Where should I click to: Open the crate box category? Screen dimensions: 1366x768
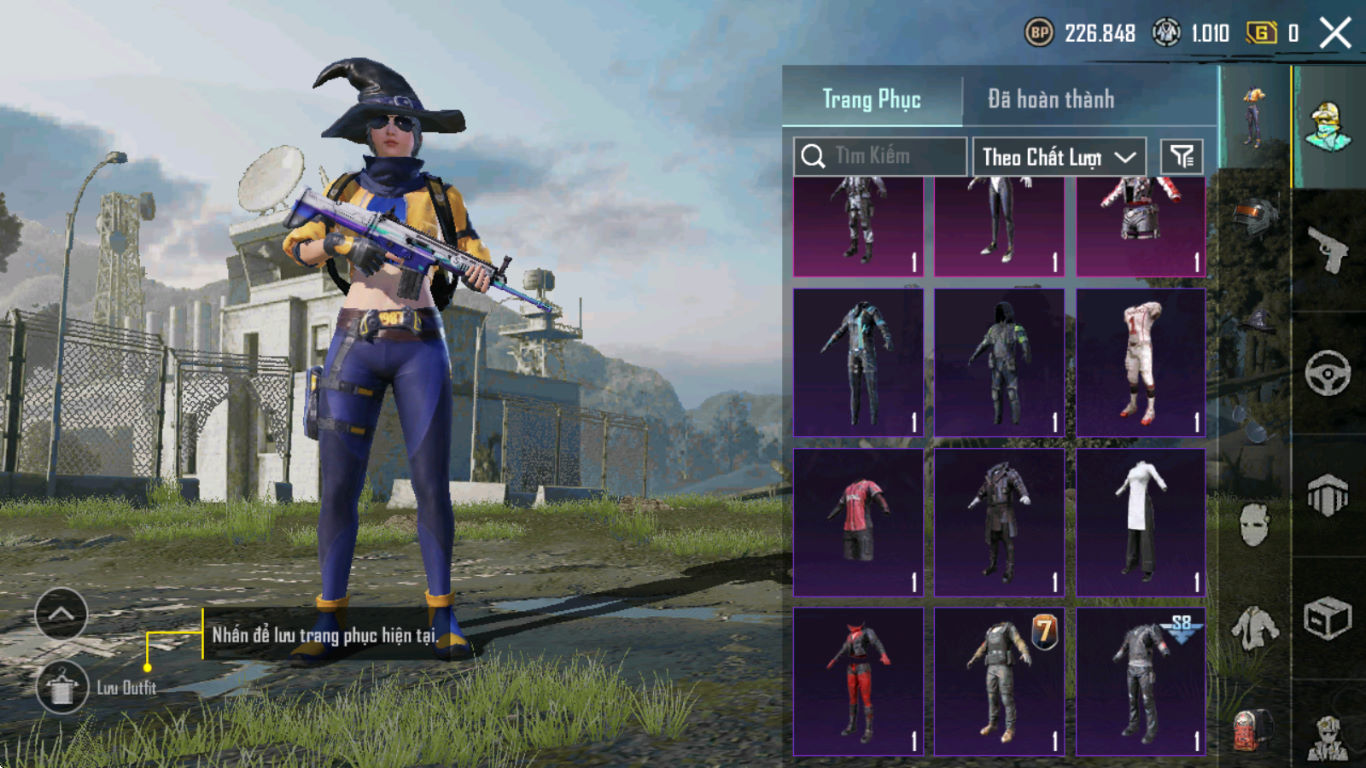pyautogui.click(x=1328, y=619)
